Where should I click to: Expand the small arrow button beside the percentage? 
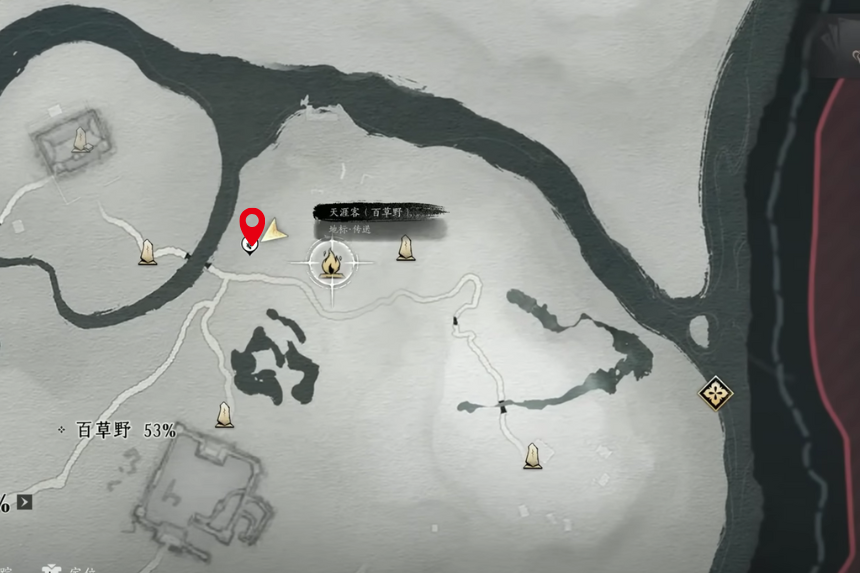pyautogui.click(x=25, y=502)
